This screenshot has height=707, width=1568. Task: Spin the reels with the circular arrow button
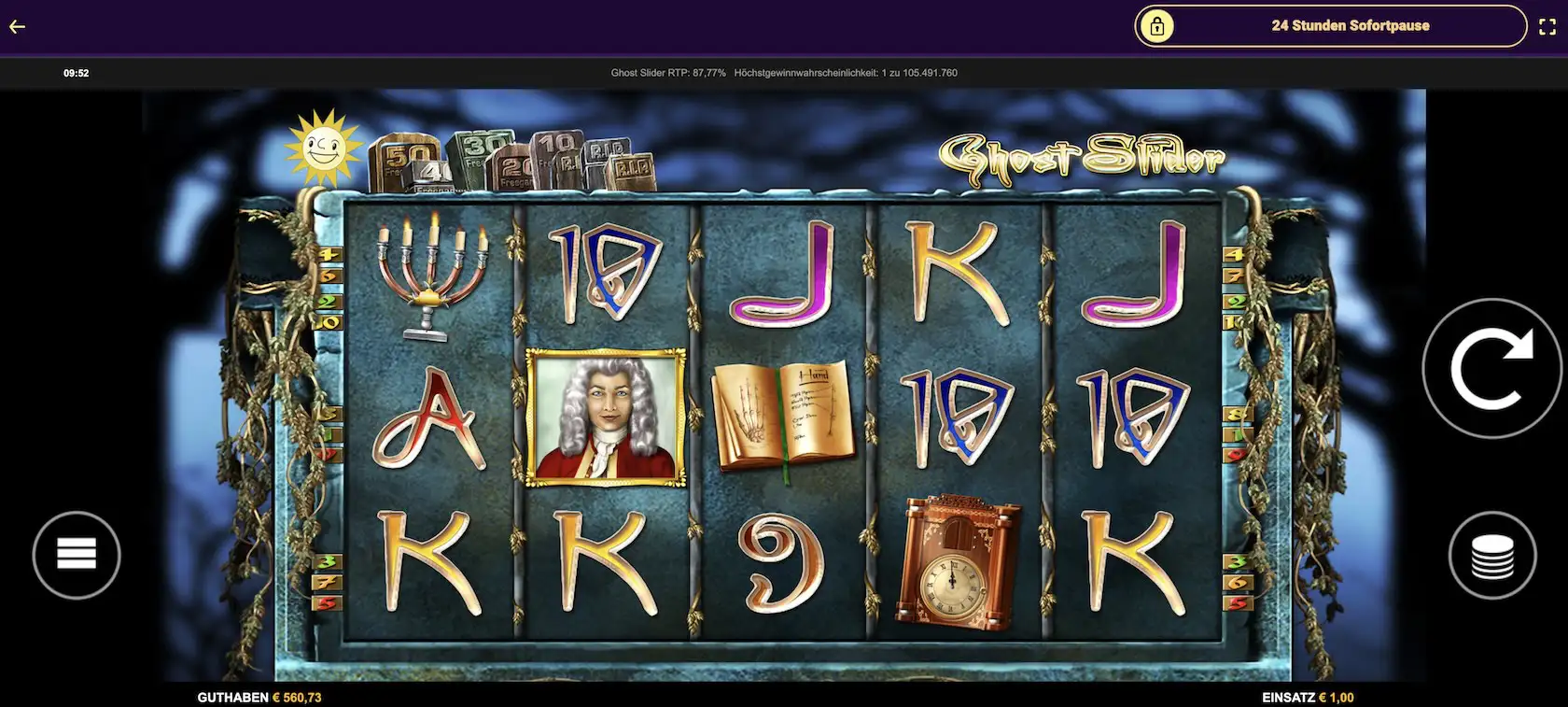[1493, 367]
